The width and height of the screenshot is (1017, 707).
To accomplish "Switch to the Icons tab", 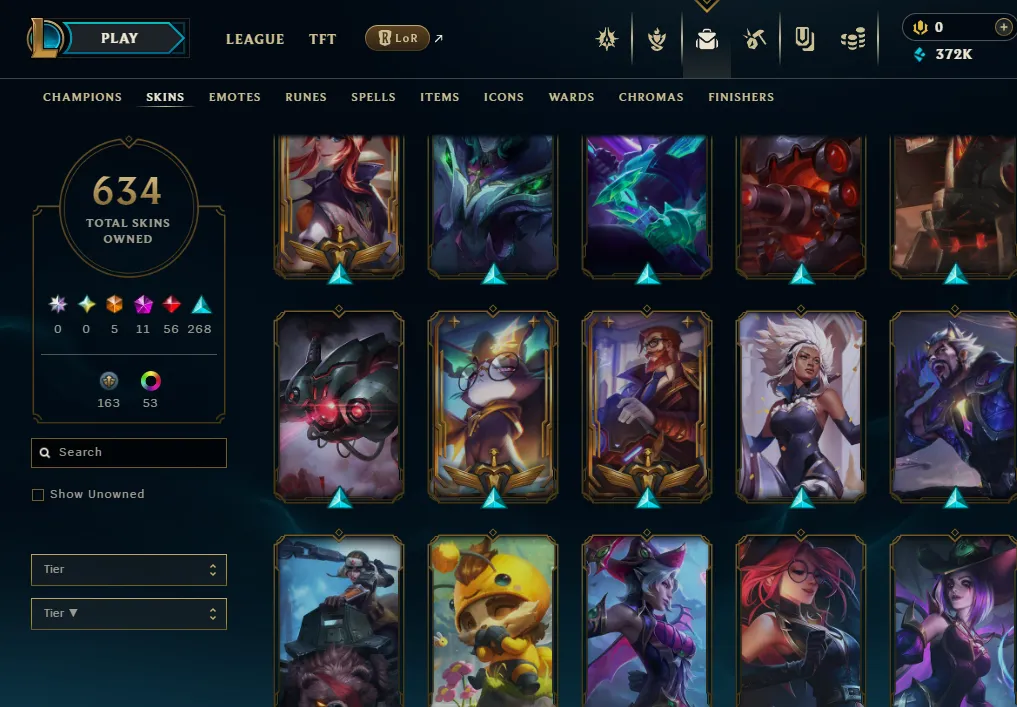I will [504, 97].
